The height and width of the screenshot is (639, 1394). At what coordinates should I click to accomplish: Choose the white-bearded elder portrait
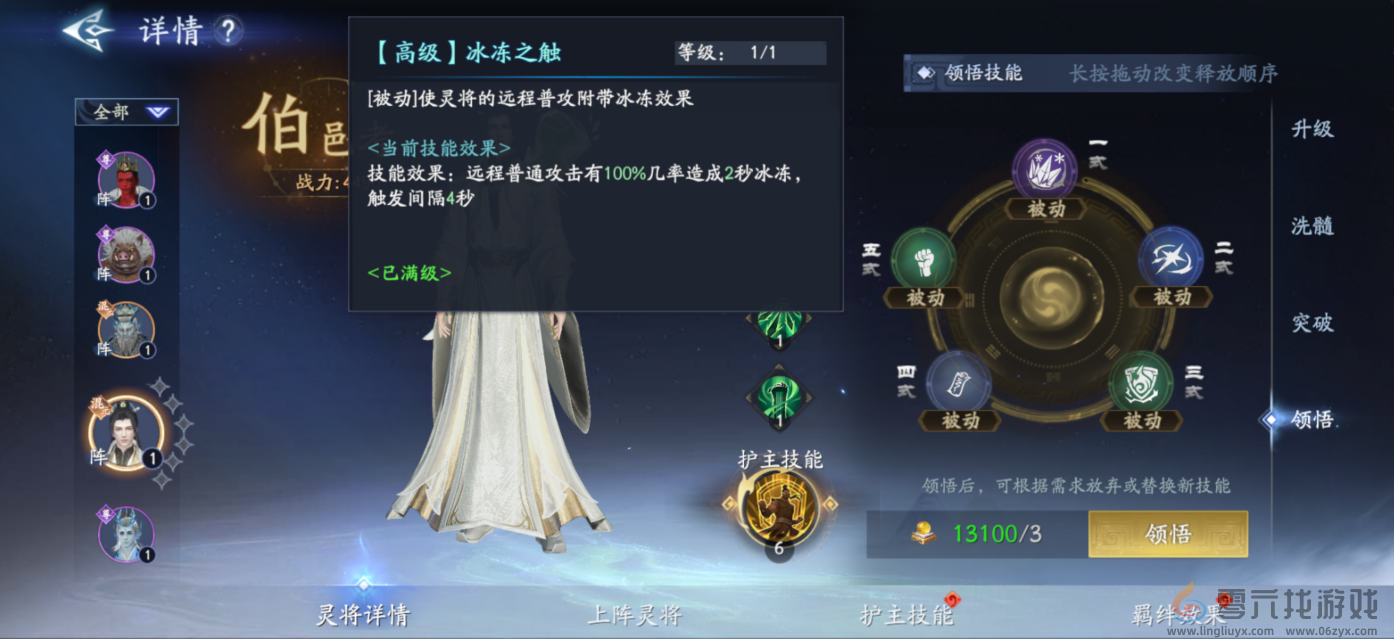(126, 330)
